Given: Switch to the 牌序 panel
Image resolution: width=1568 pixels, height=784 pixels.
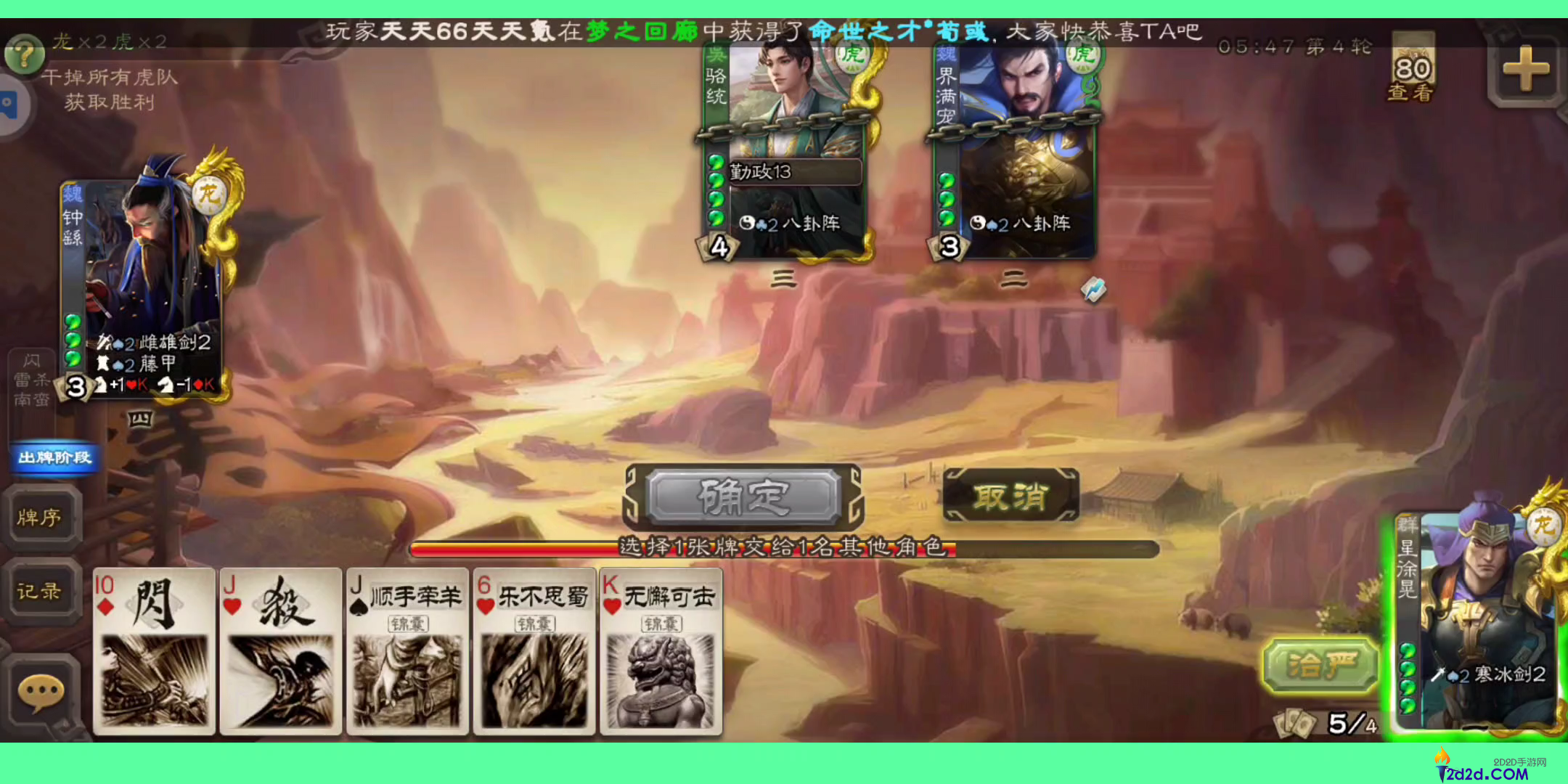Looking at the screenshot, I should coord(44,518).
